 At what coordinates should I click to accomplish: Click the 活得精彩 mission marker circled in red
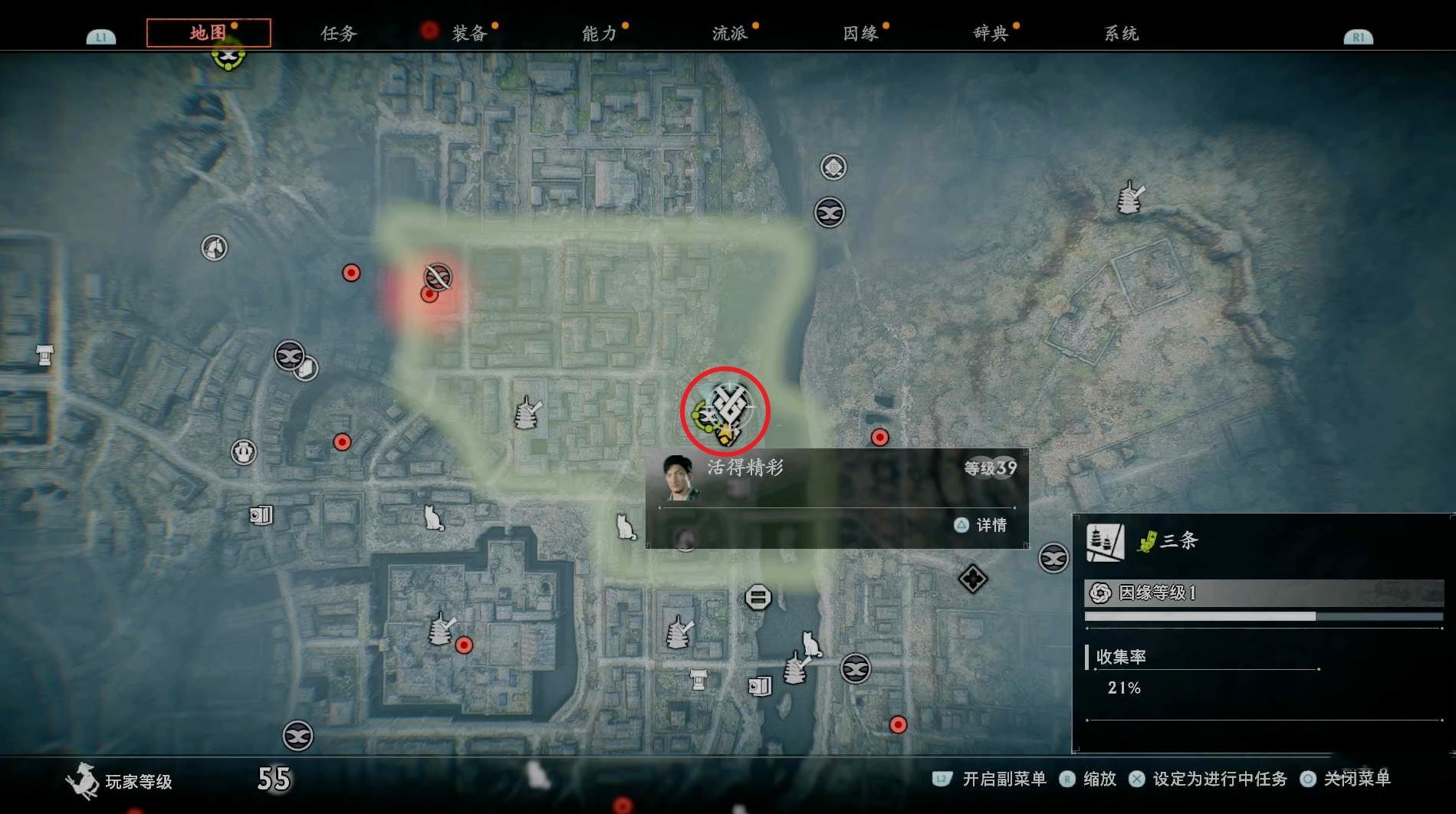pyautogui.click(x=725, y=410)
